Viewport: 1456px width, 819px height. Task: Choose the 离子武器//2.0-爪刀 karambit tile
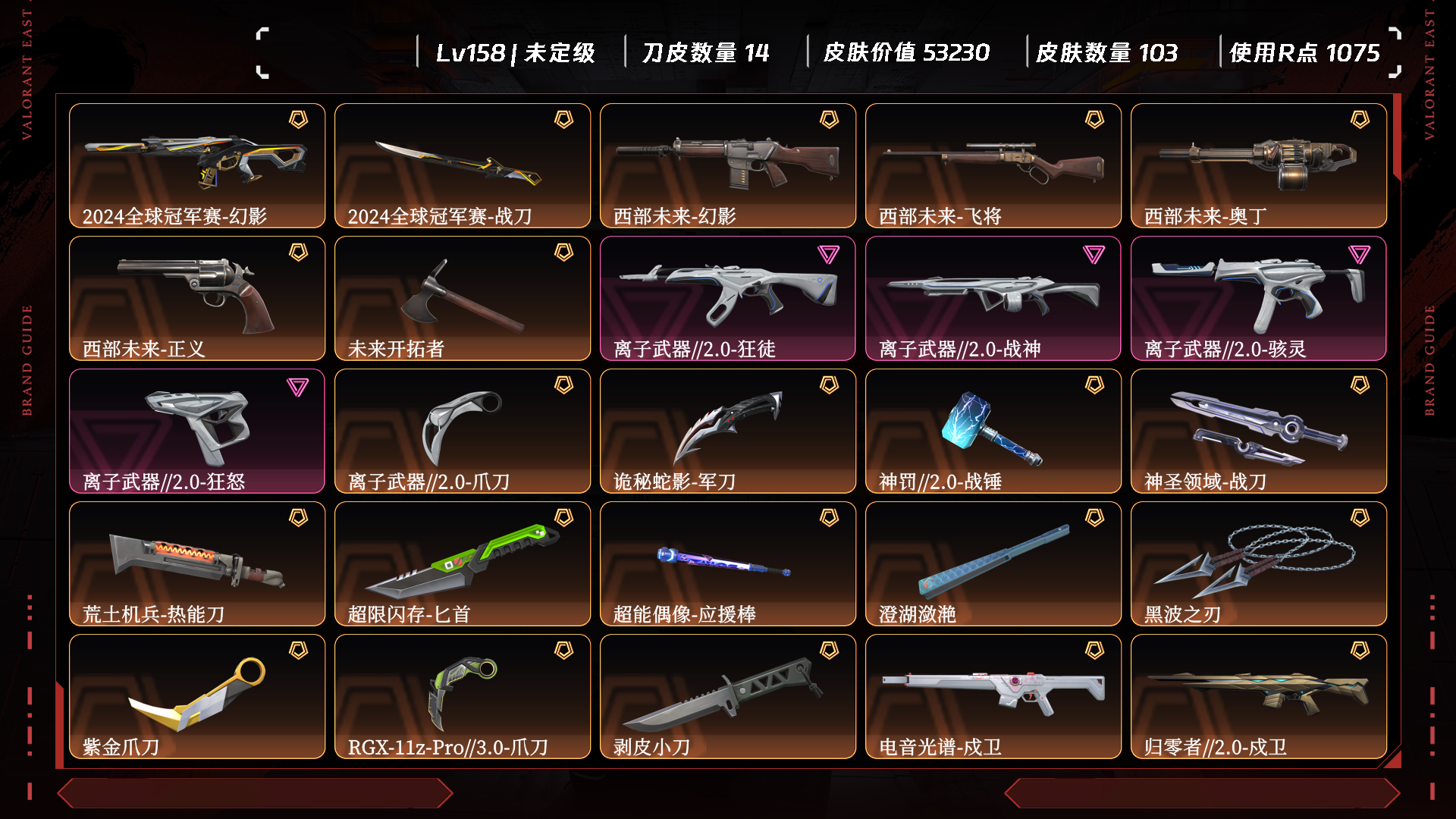click(x=463, y=431)
